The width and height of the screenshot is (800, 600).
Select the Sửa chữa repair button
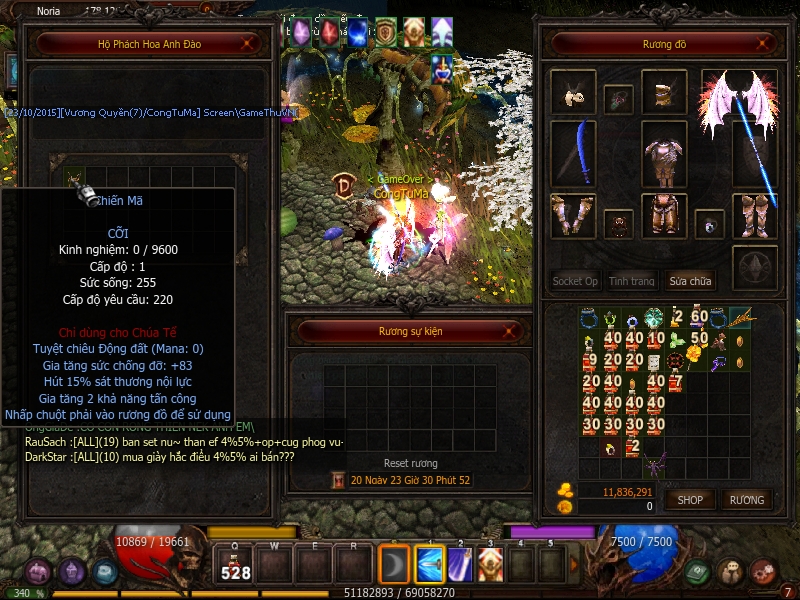(690, 281)
